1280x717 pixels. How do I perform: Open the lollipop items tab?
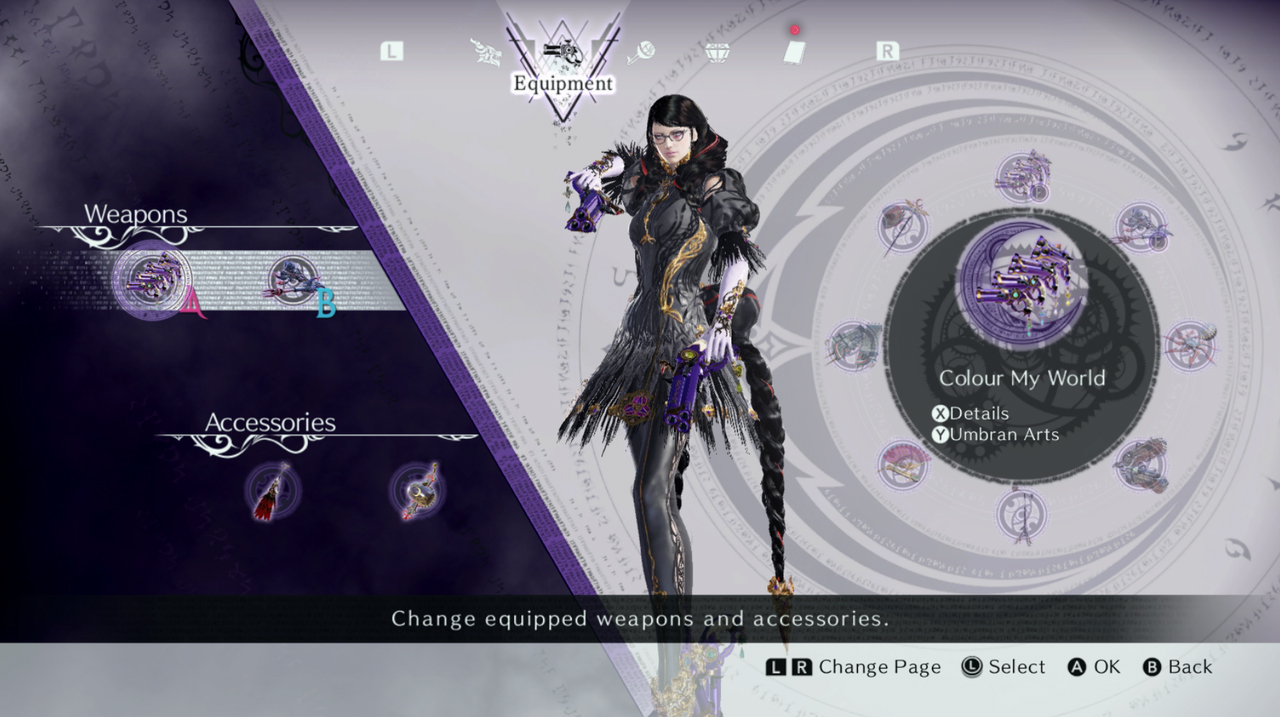(x=640, y=52)
